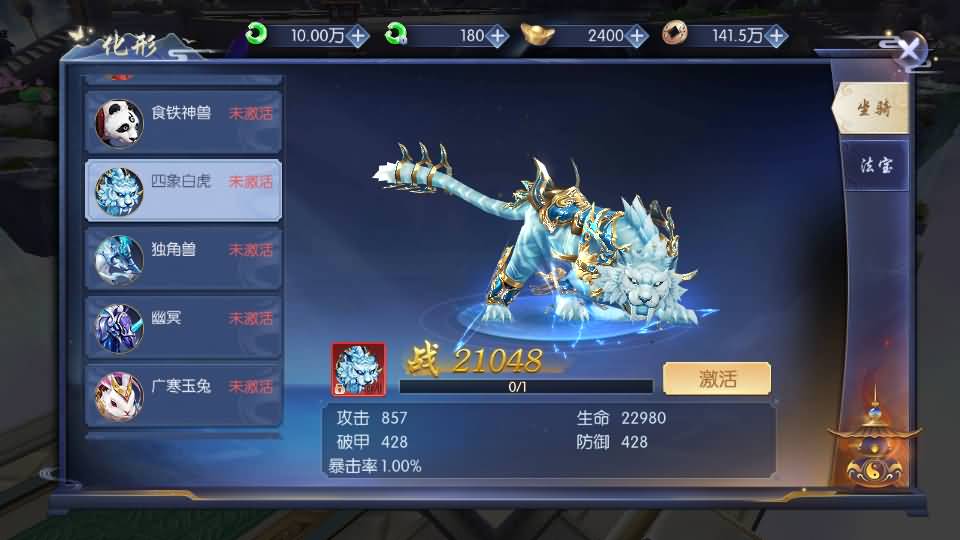Viewport: 960px width, 540px height.
Task: Activate the mount with the 激活 button
Action: (716, 379)
